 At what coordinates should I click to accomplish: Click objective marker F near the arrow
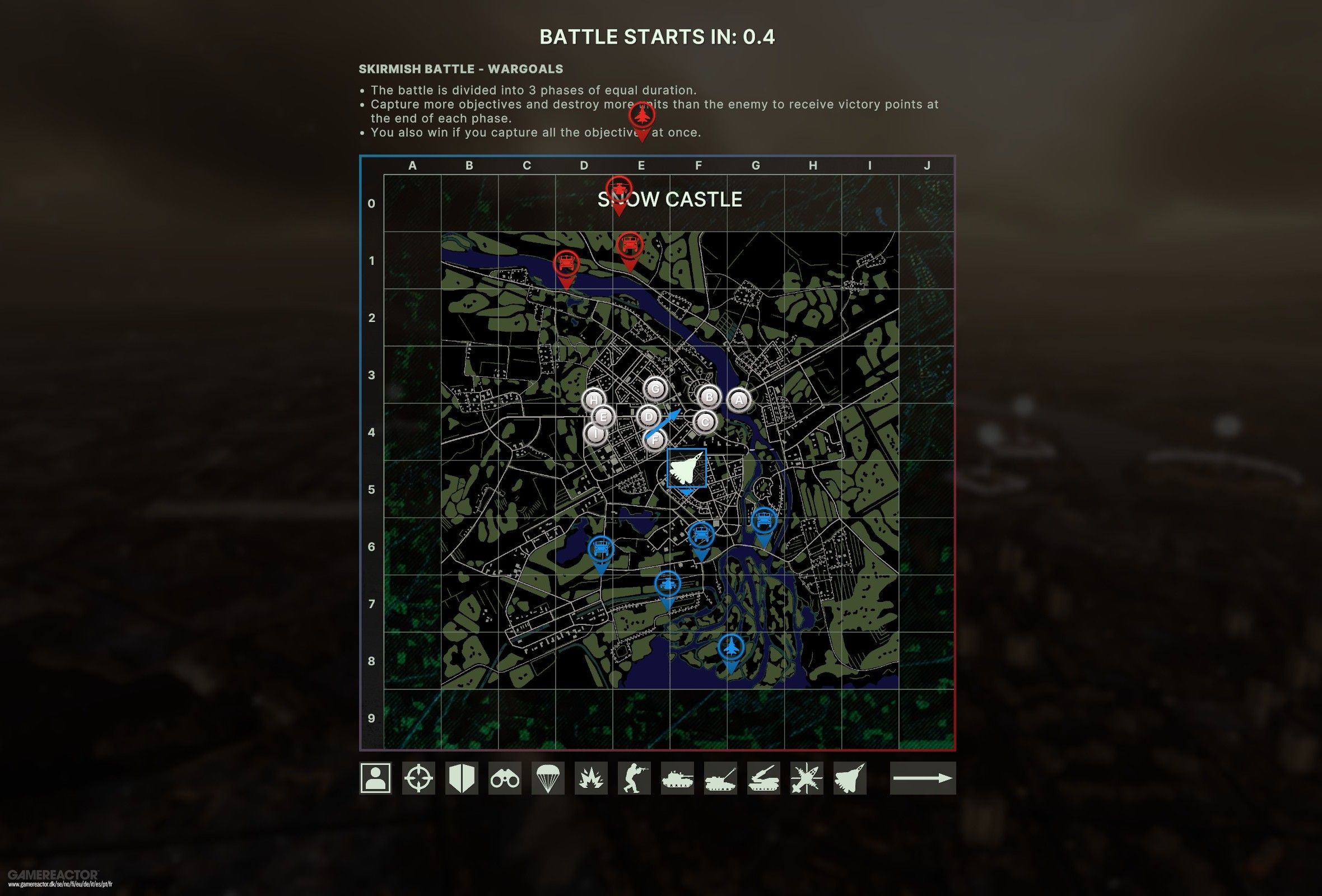click(x=655, y=439)
